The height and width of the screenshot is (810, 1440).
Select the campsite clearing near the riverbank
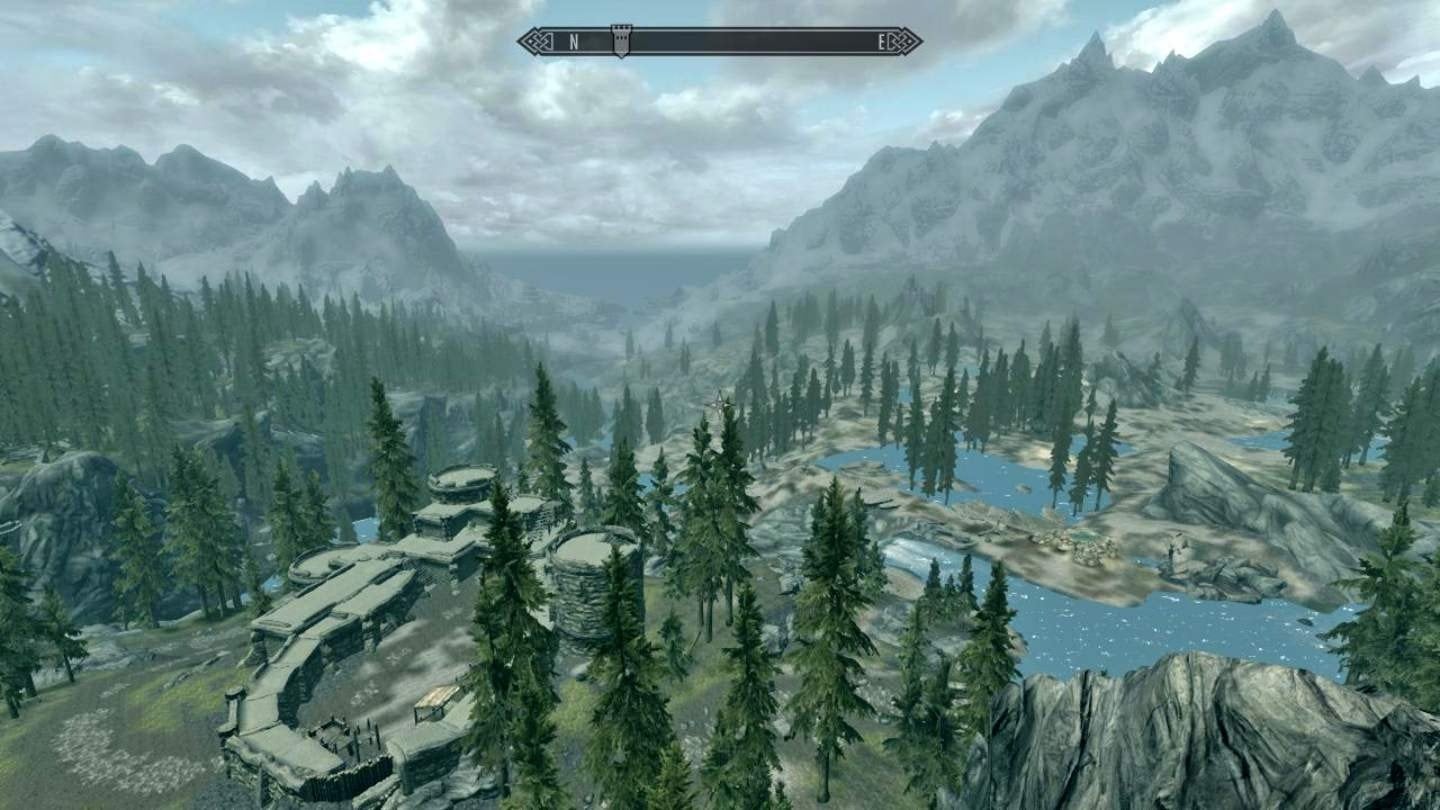click(1080, 545)
